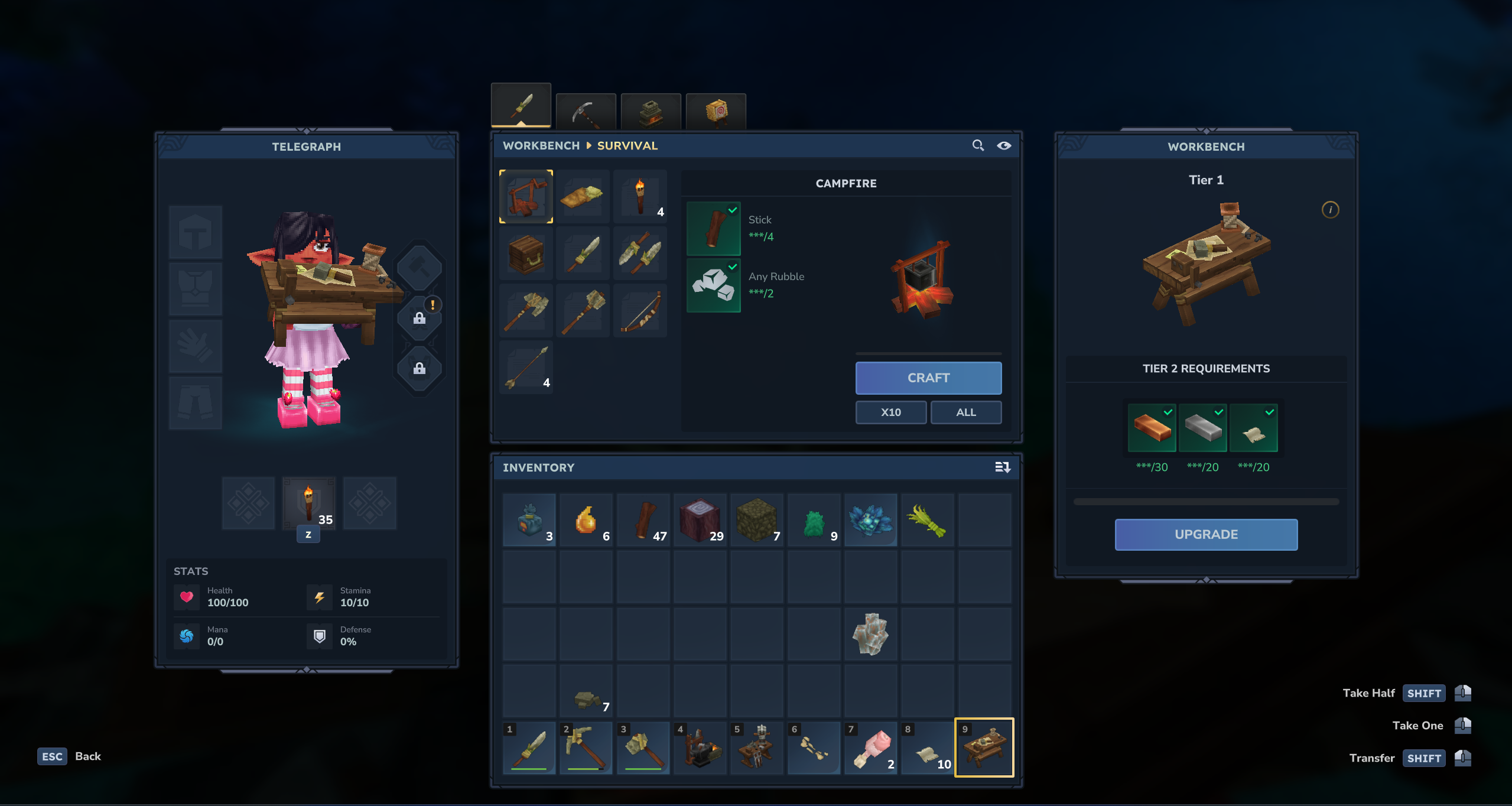Toggle the eye visibility filter
The width and height of the screenshot is (1512, 806).
(1004, 145)
